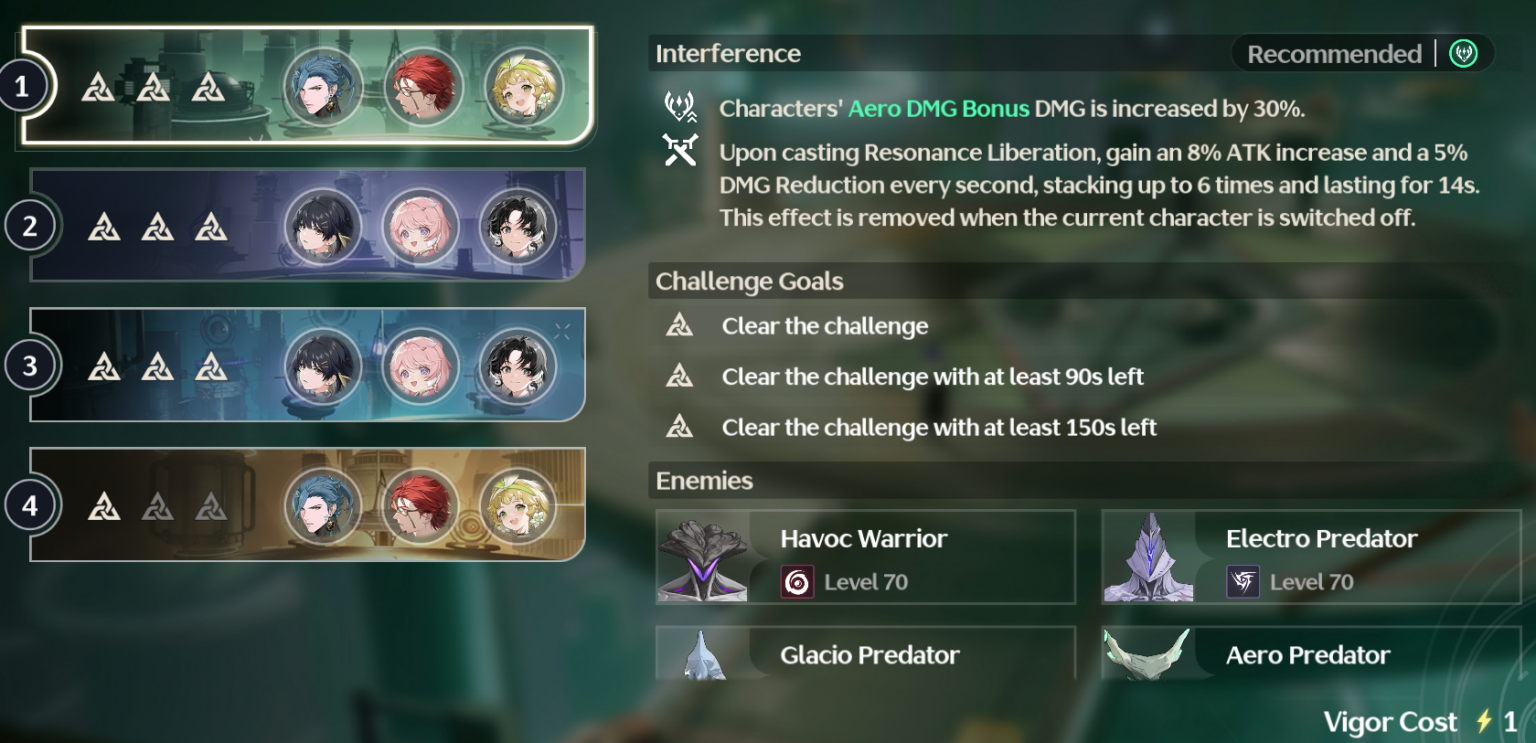Click the Havoc element icon under Havoc Warrior
This screenshot has width=1536, height=743.
[797, 580]
